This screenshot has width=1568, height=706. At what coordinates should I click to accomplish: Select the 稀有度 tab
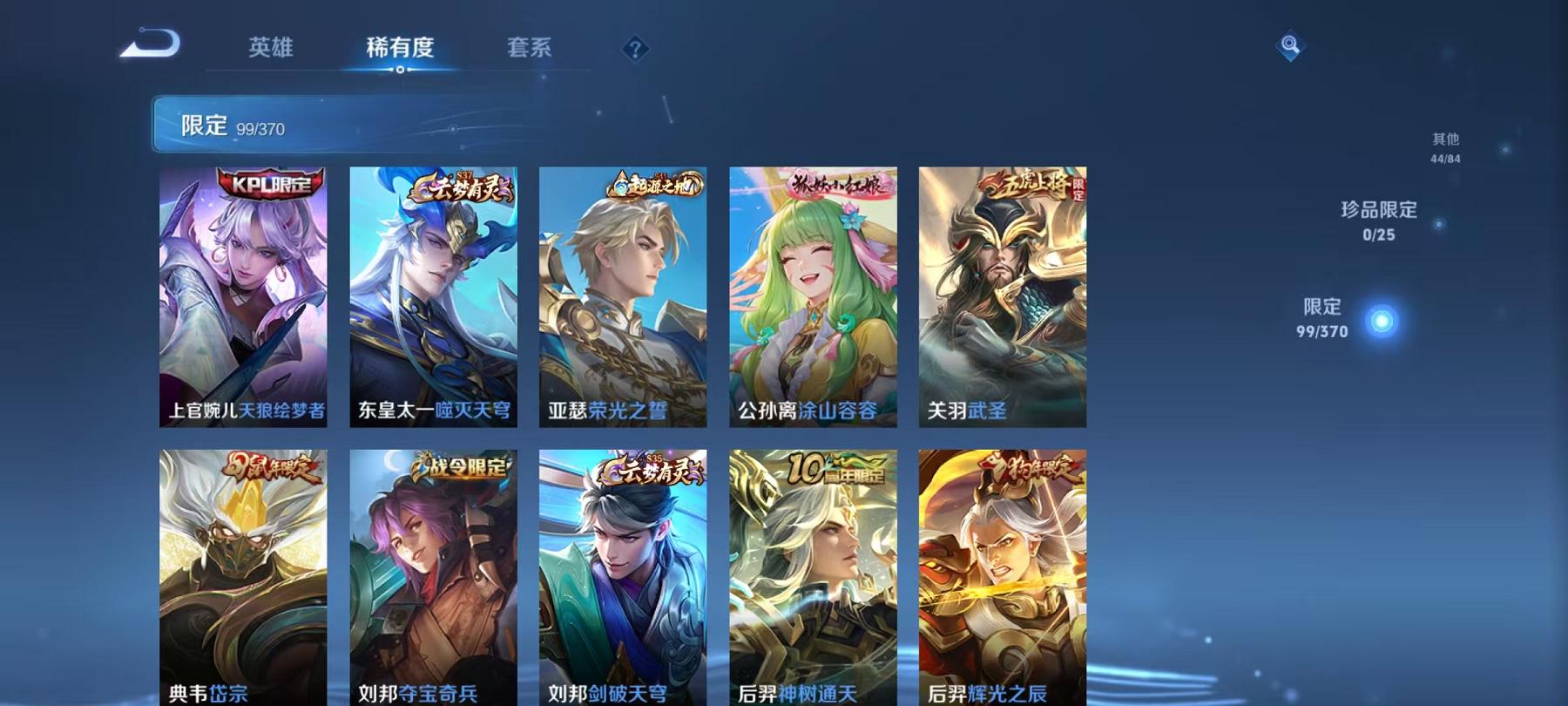400,48
